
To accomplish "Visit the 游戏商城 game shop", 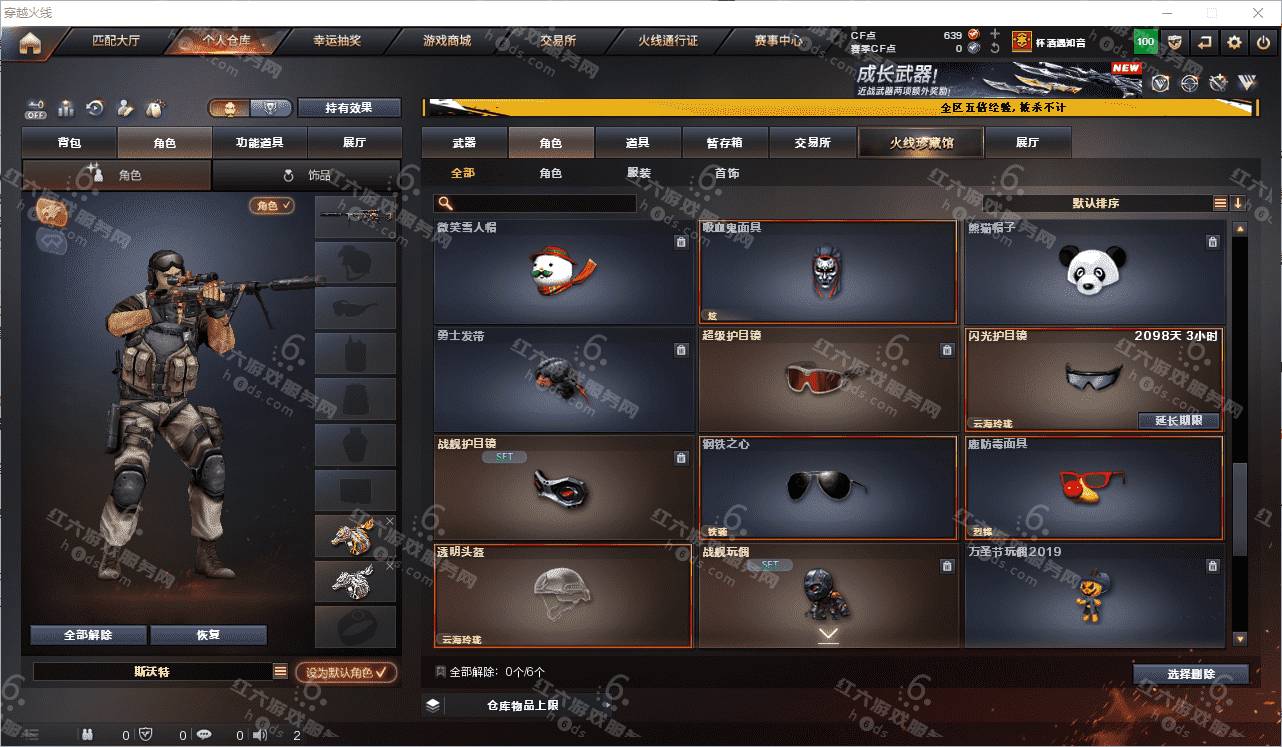I will coord(446,42).
